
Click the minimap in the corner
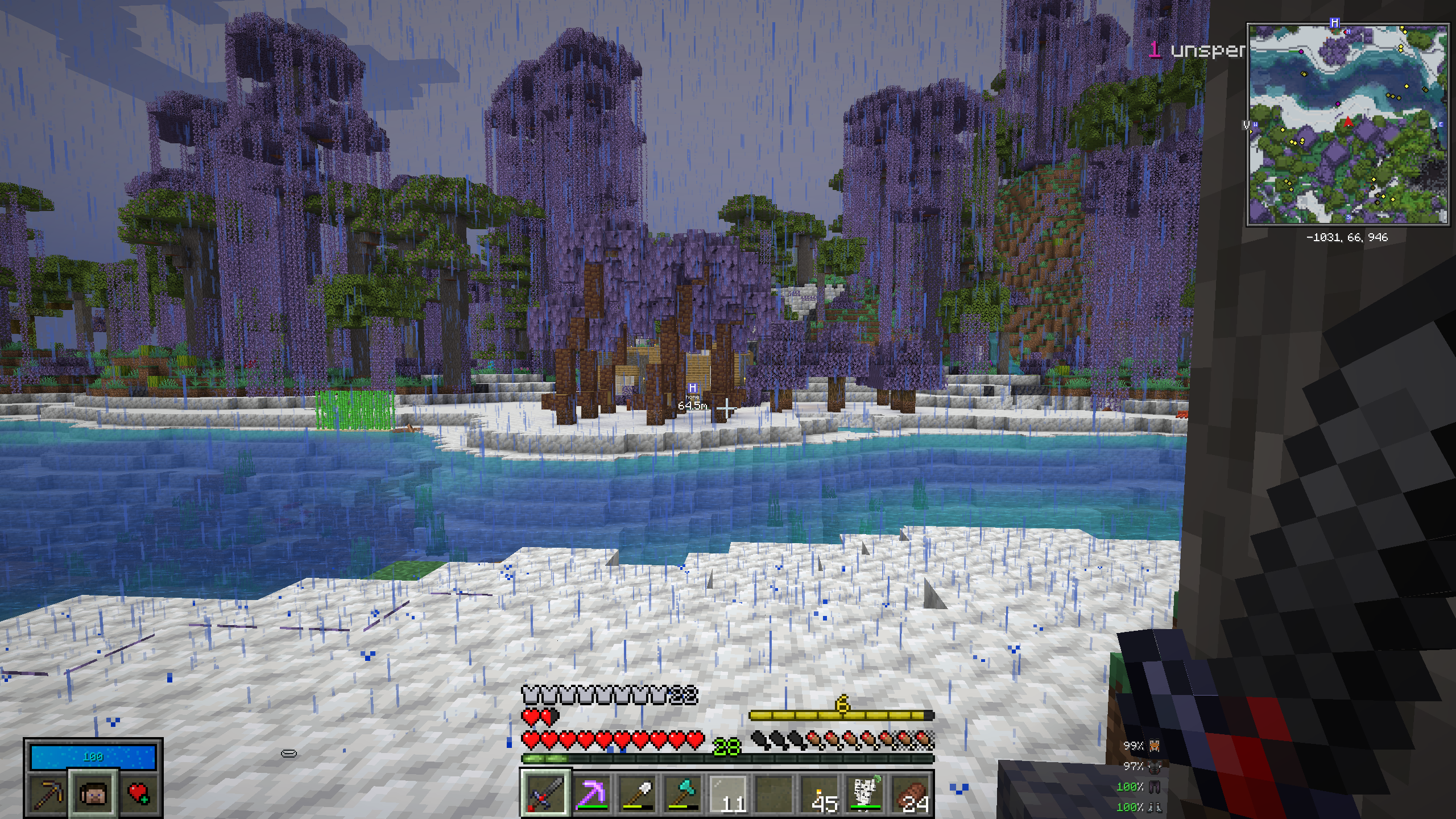pyautogui.click(x=1347, y=125)
